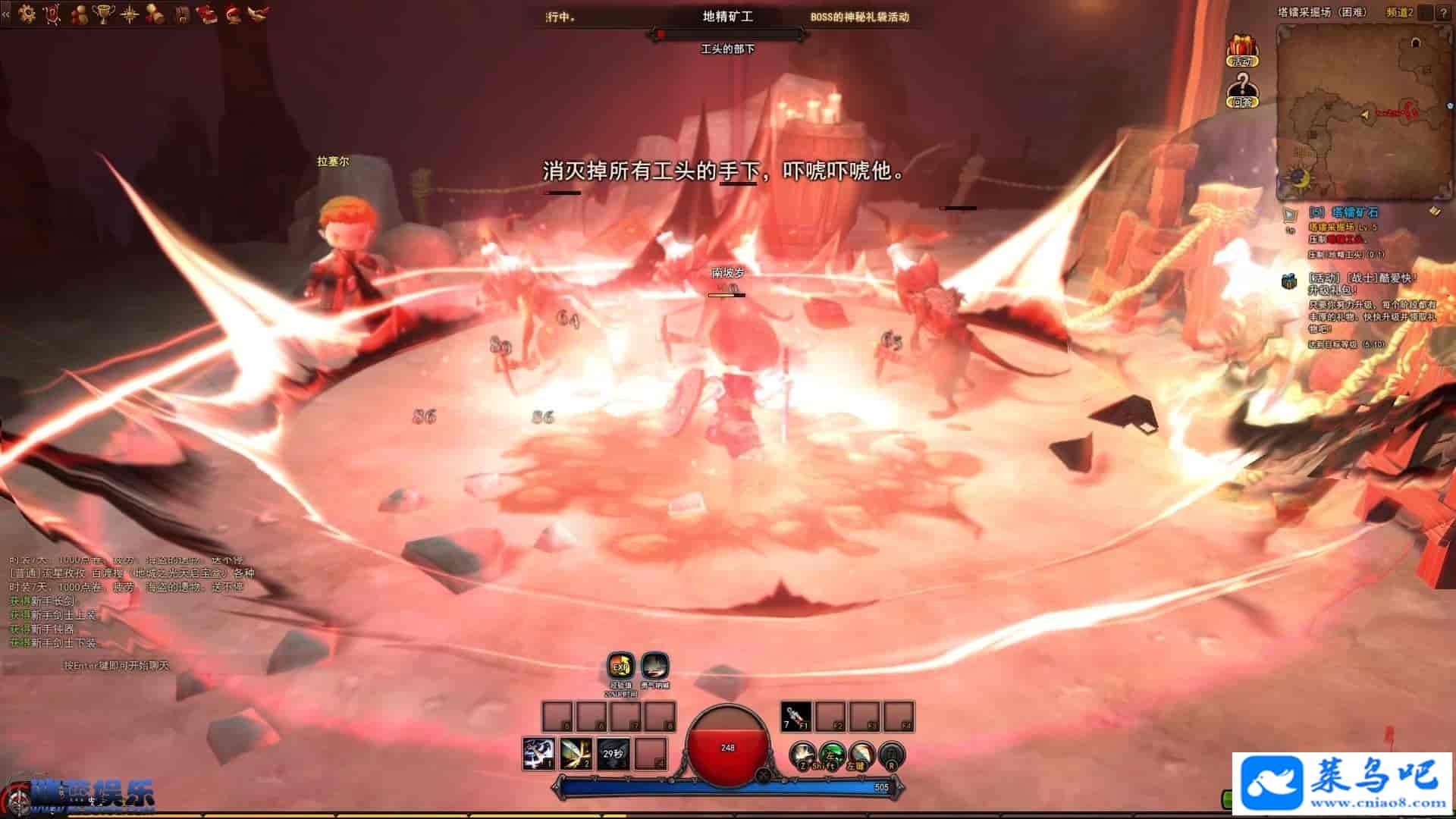Click the EXP 经验值 buff icon
Image resolution: width=1456 pixels, height=819 pixels.
click(x=621, y=667)
